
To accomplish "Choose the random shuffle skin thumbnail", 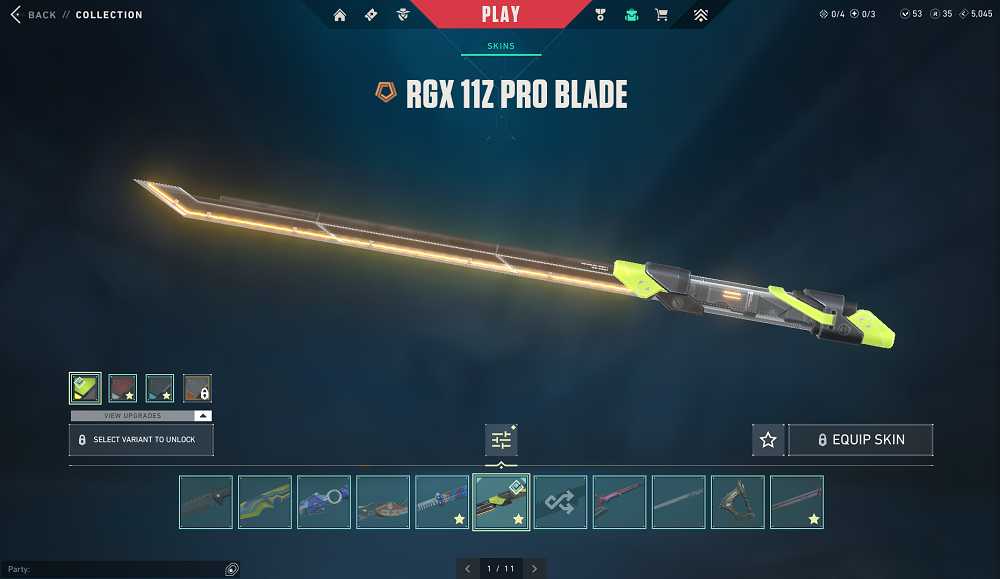I will [560, 502].
